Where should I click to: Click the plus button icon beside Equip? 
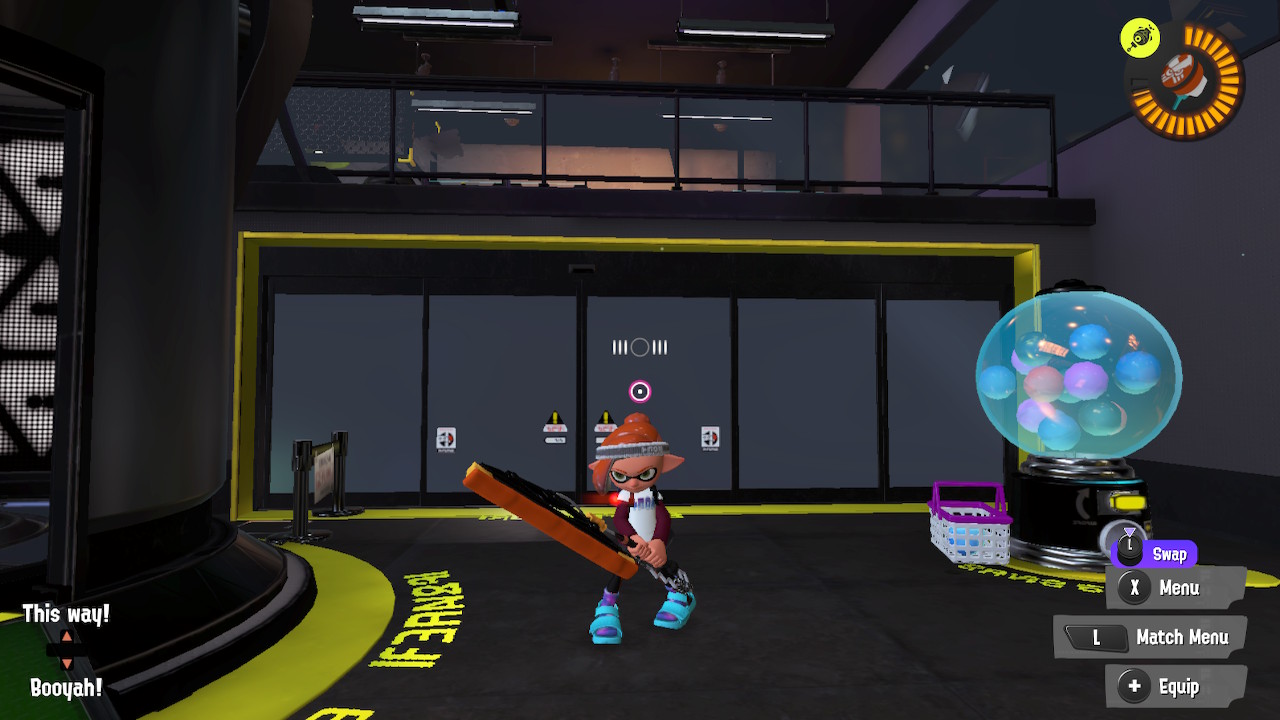1133,687
